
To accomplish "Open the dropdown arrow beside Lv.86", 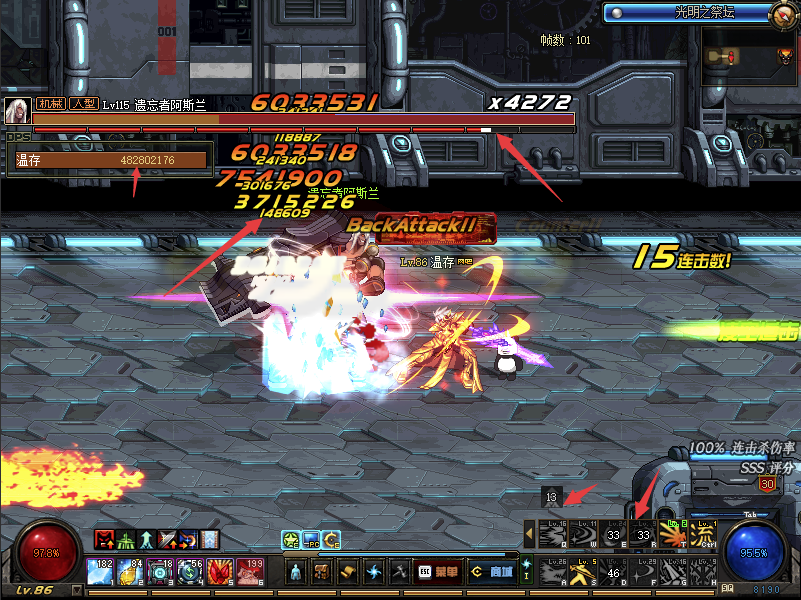I will coord(77,590).
